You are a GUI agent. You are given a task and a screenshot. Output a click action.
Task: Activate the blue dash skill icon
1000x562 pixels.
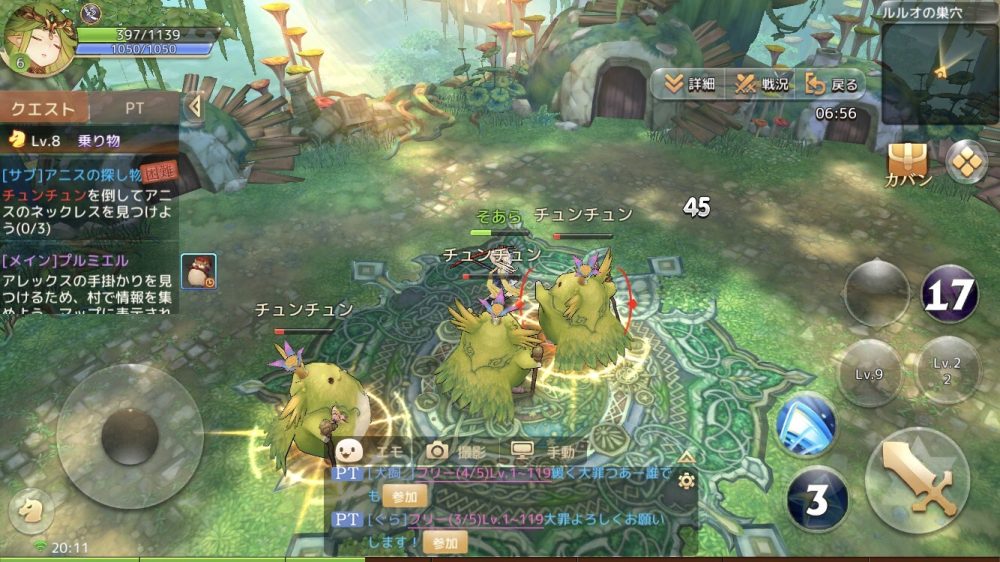pyautogui.click(x=806, y=423)
